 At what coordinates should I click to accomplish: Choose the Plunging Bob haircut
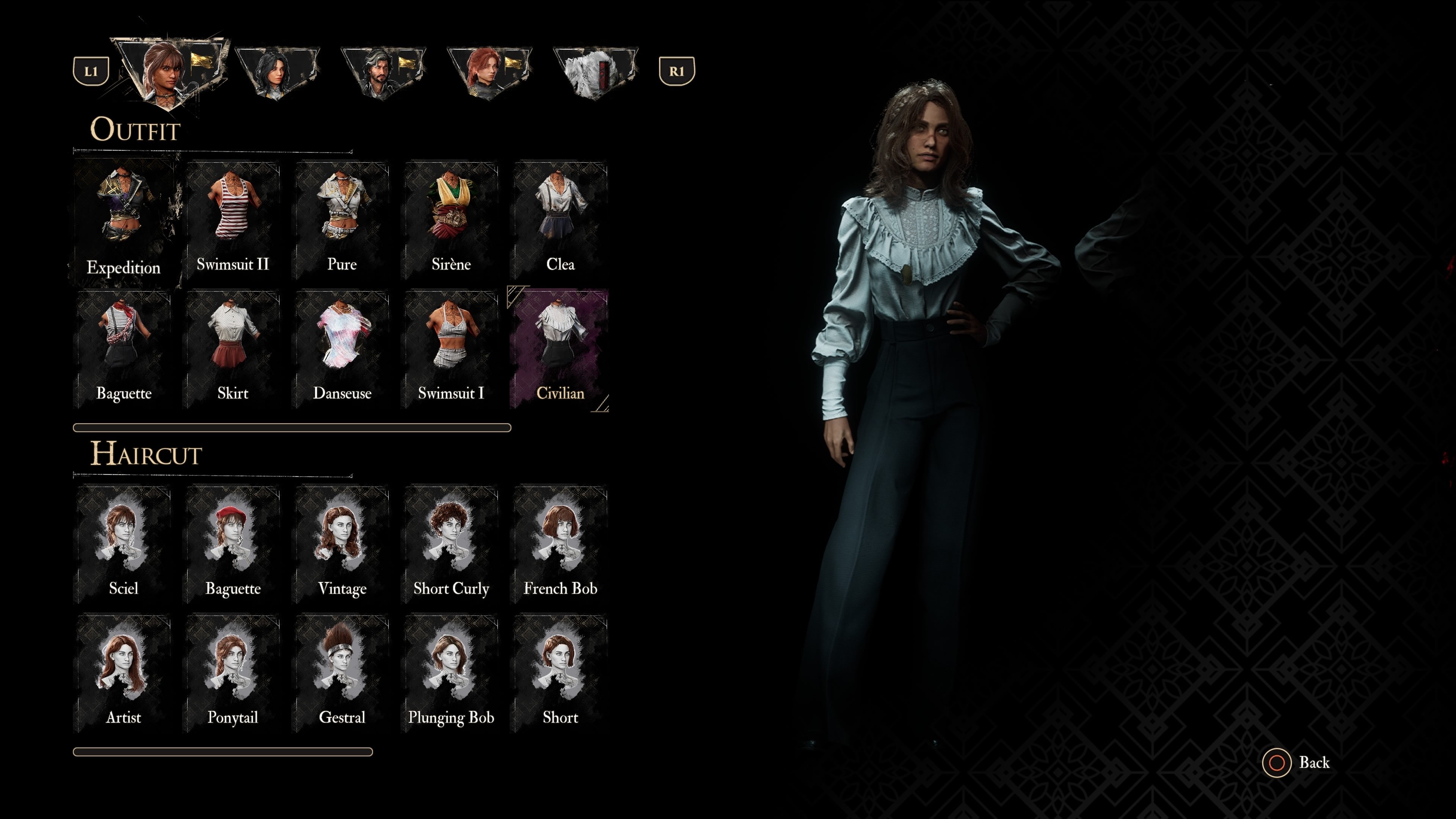click(x=450, y=673)
